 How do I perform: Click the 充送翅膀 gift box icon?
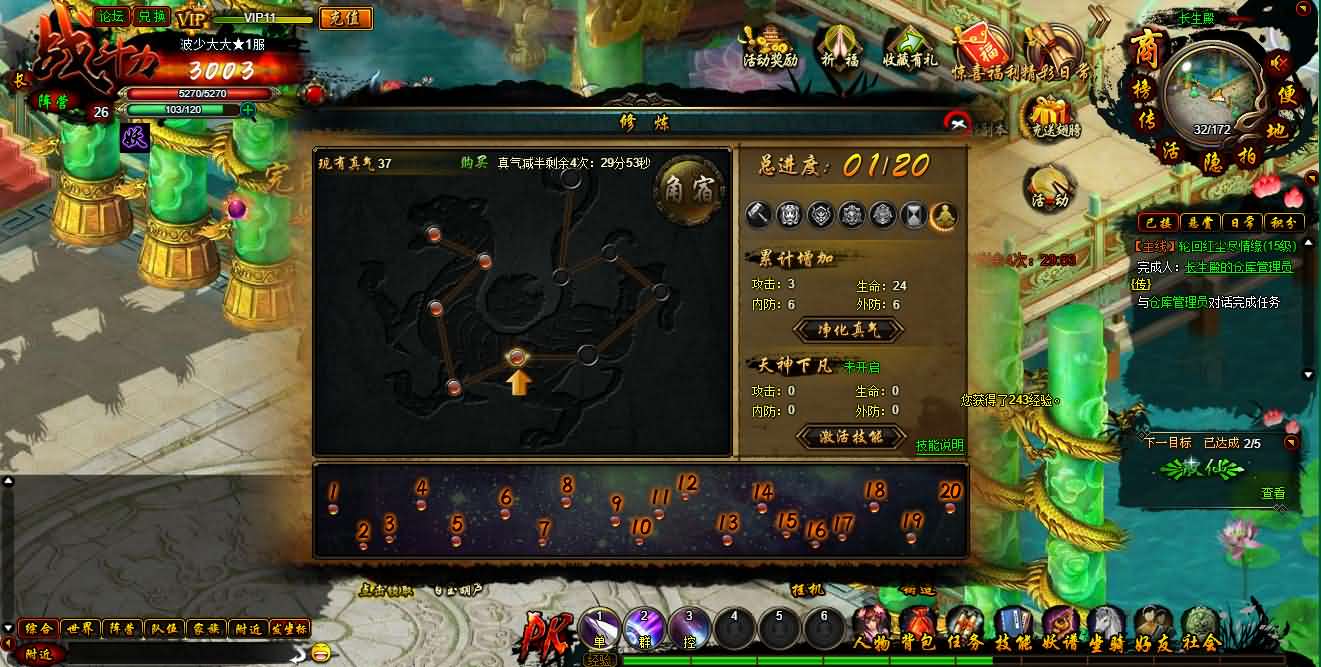pos(1051,116)
